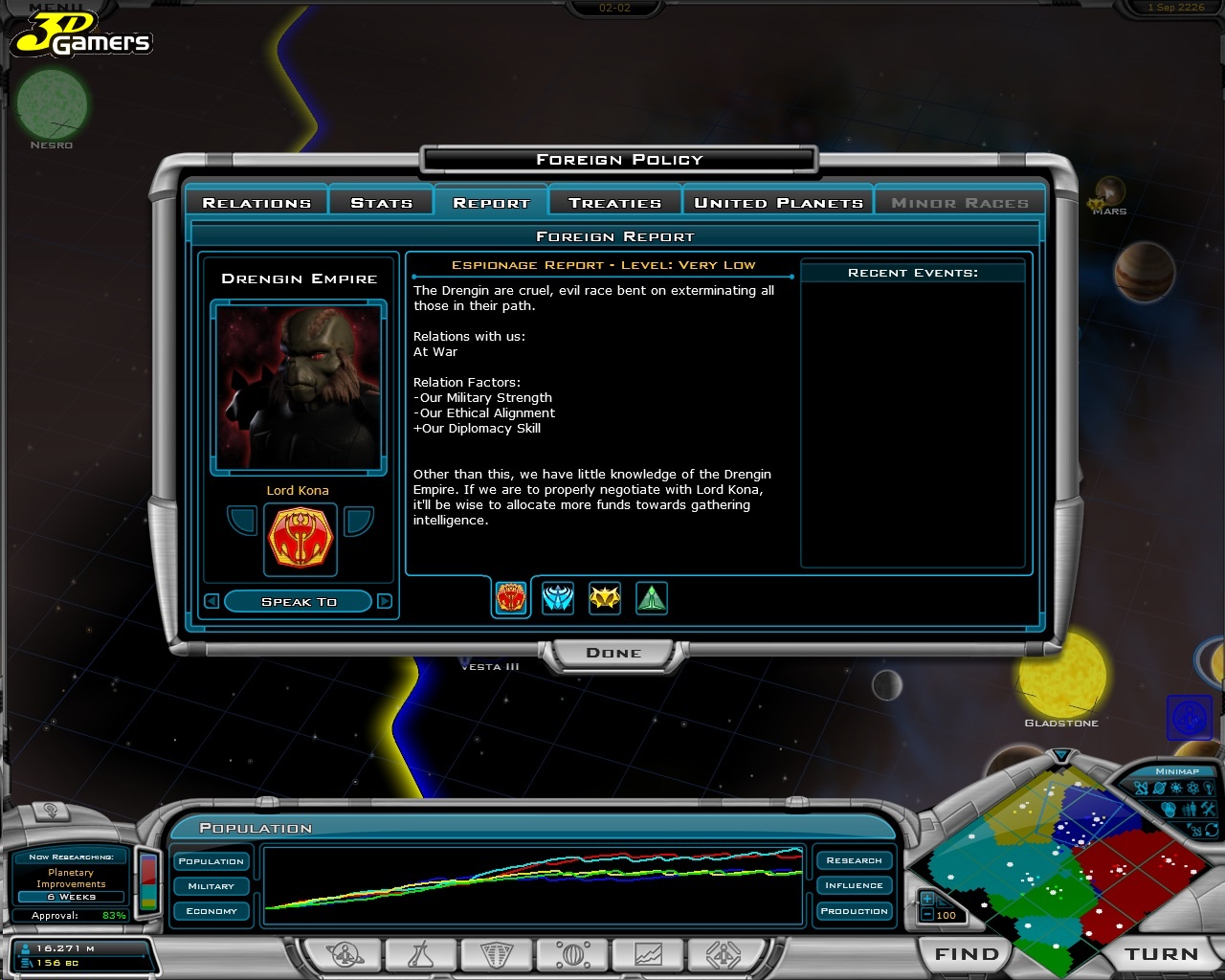Open the trade globe icon on bottom toolbar
Screen dimensions: 1225x980
pyautogui.click(x=571, y=954)
